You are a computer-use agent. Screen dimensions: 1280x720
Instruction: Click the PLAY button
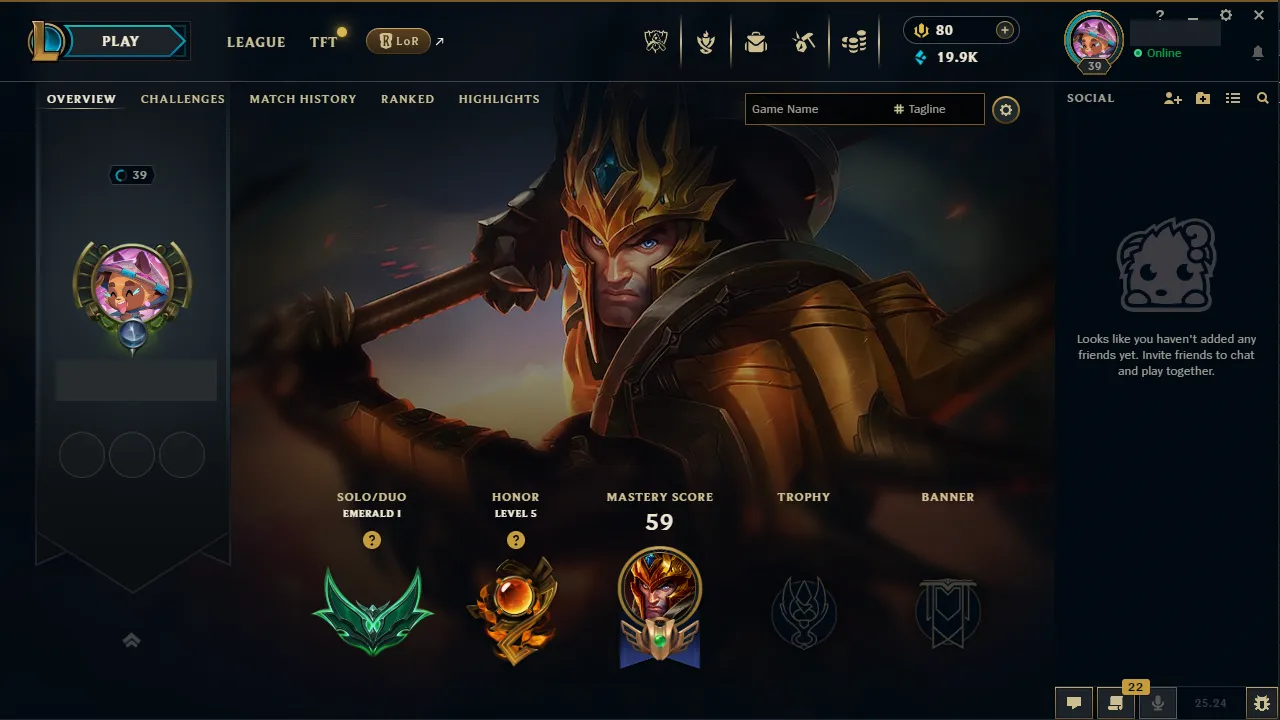point(120,41)
